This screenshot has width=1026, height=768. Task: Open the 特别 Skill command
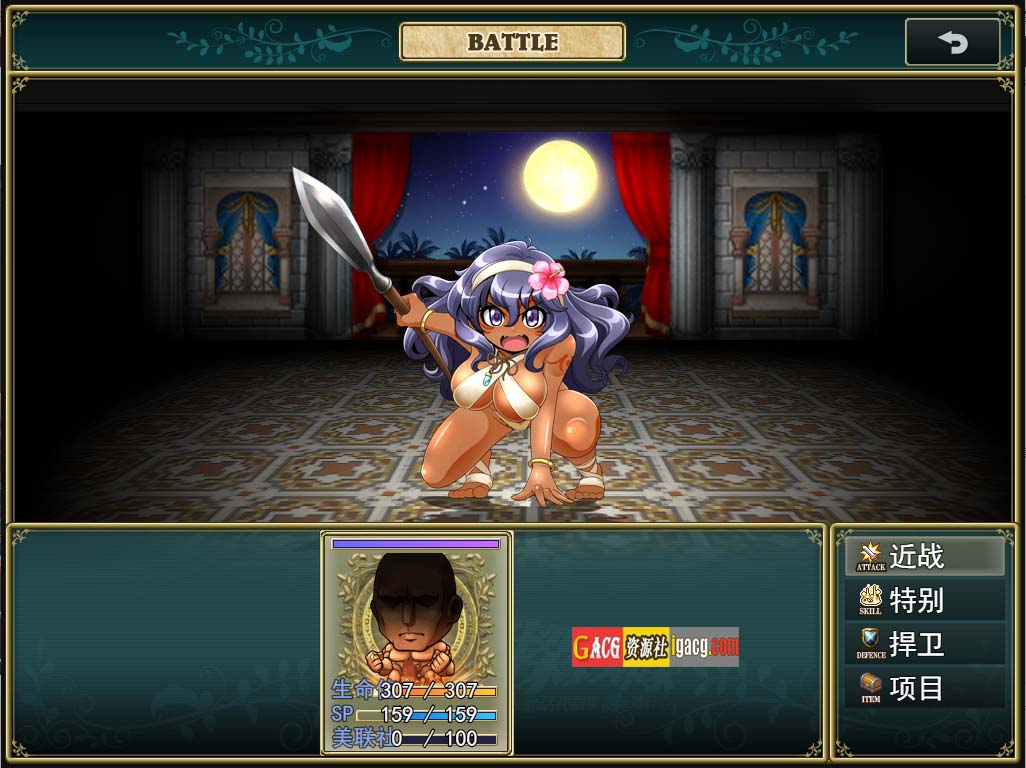925,600
